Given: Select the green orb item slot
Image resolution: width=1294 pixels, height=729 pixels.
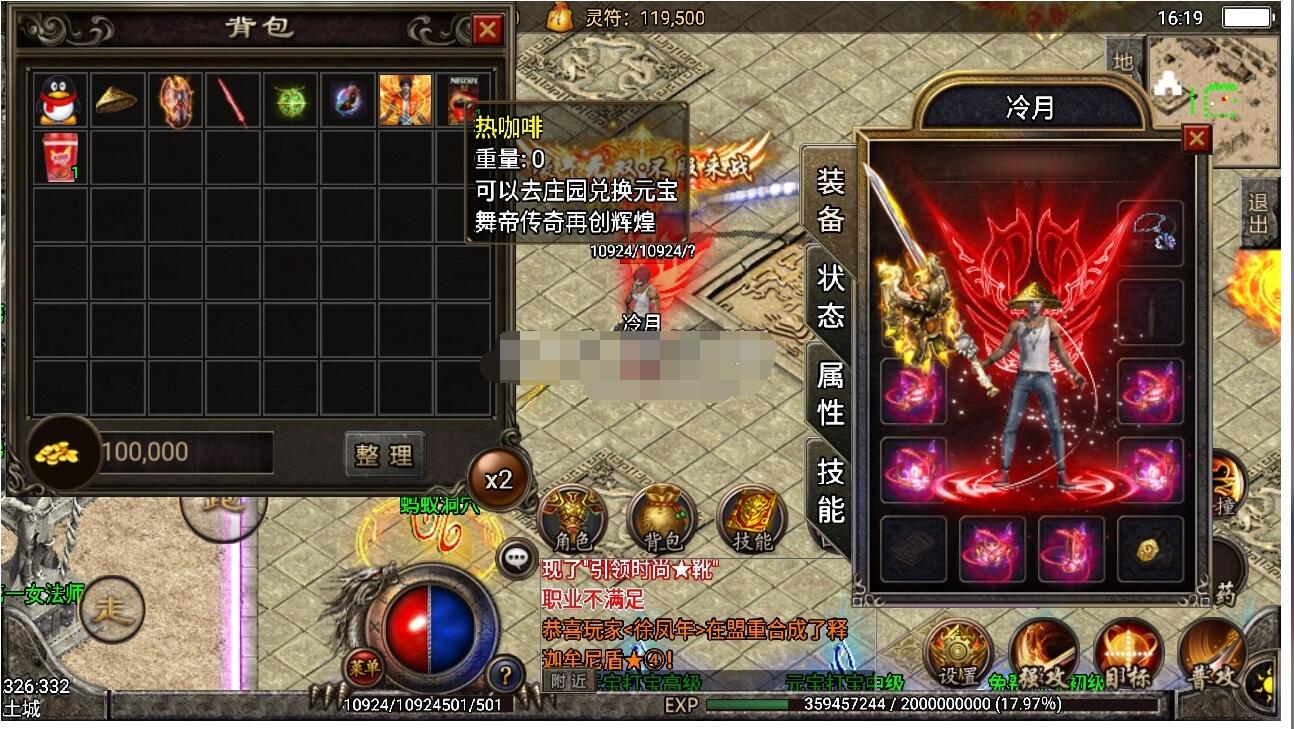Looking at the screenshot, I should tap(291, 100).
